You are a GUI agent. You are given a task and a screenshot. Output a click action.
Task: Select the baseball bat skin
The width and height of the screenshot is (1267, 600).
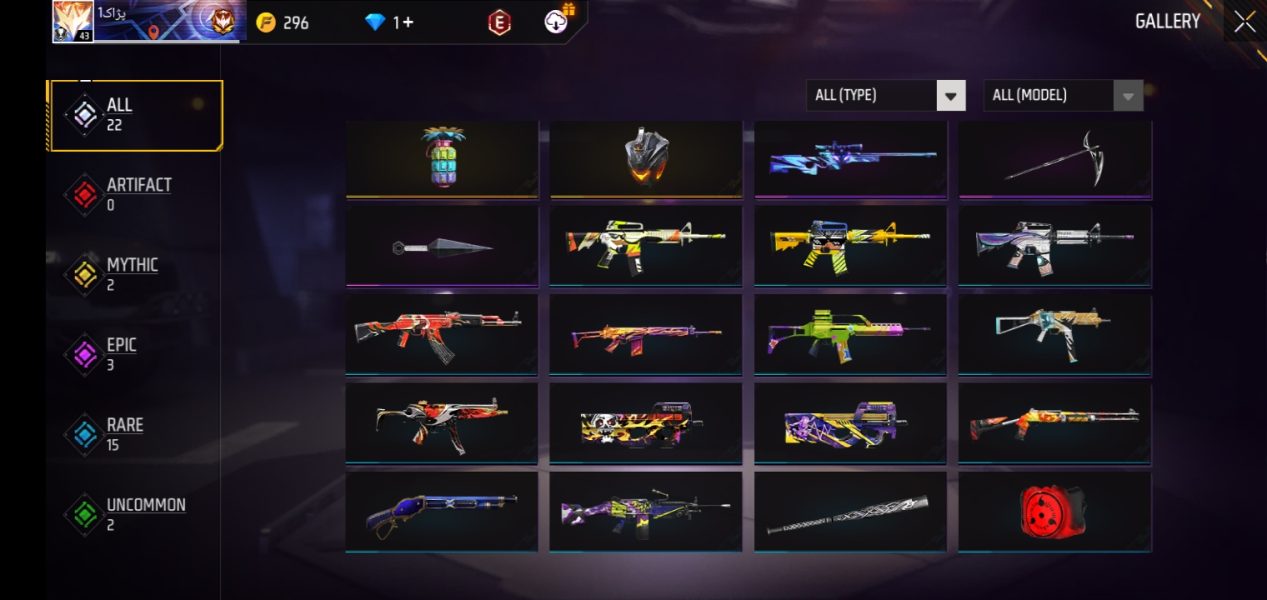click(850, 511)
